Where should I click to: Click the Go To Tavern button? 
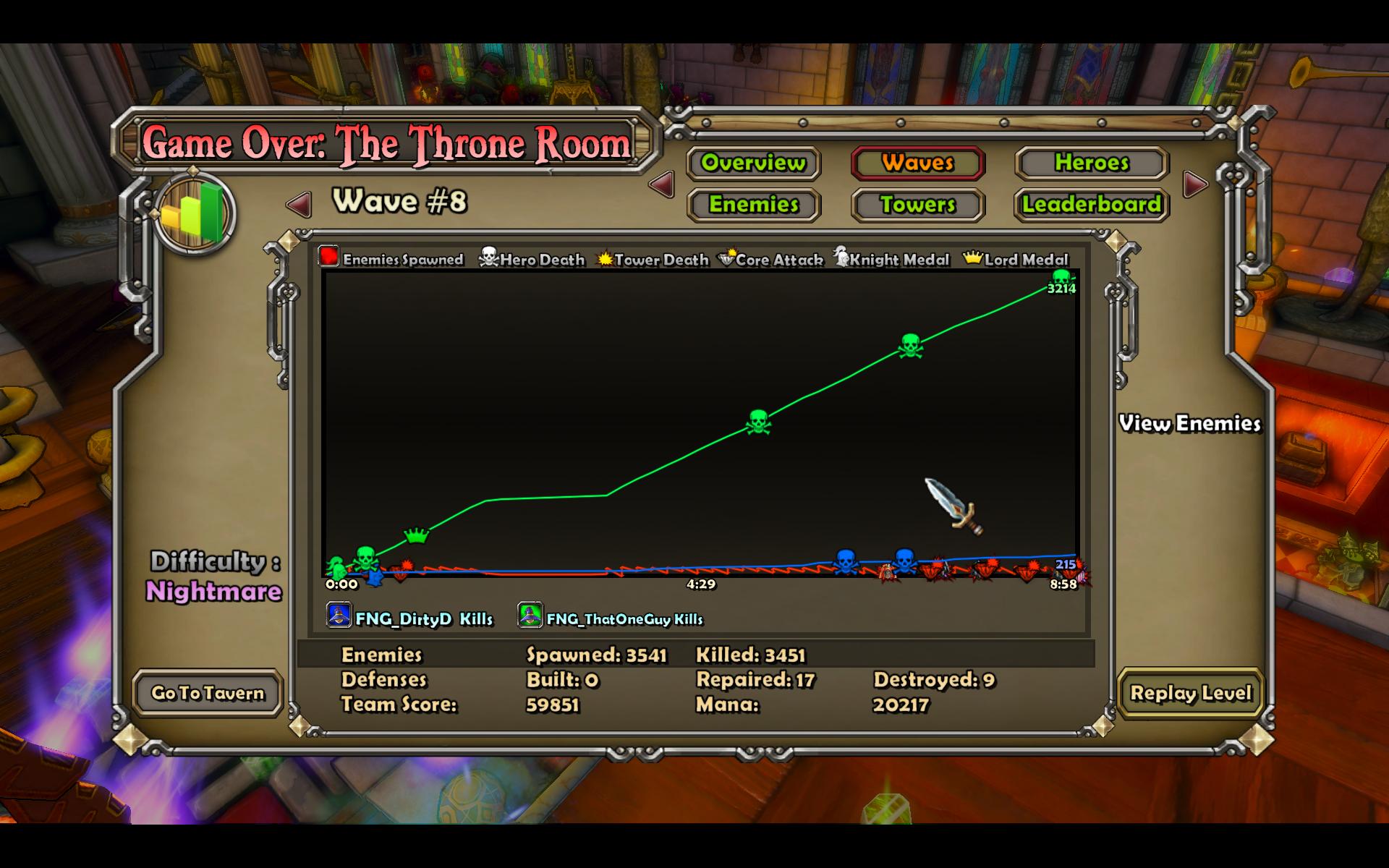[208, 693]
